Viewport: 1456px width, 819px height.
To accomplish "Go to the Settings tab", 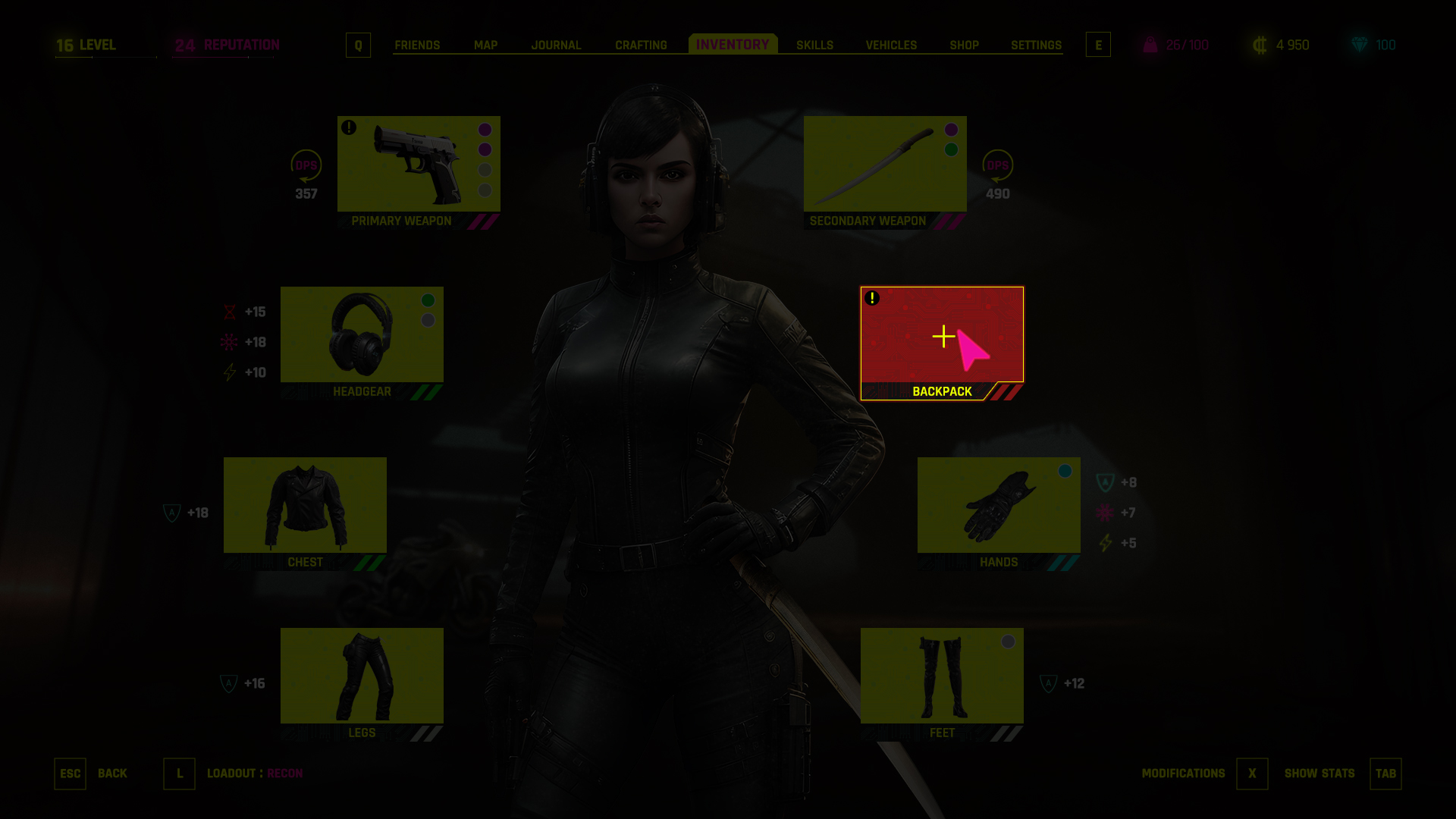I will click(x=1036, y=45).
